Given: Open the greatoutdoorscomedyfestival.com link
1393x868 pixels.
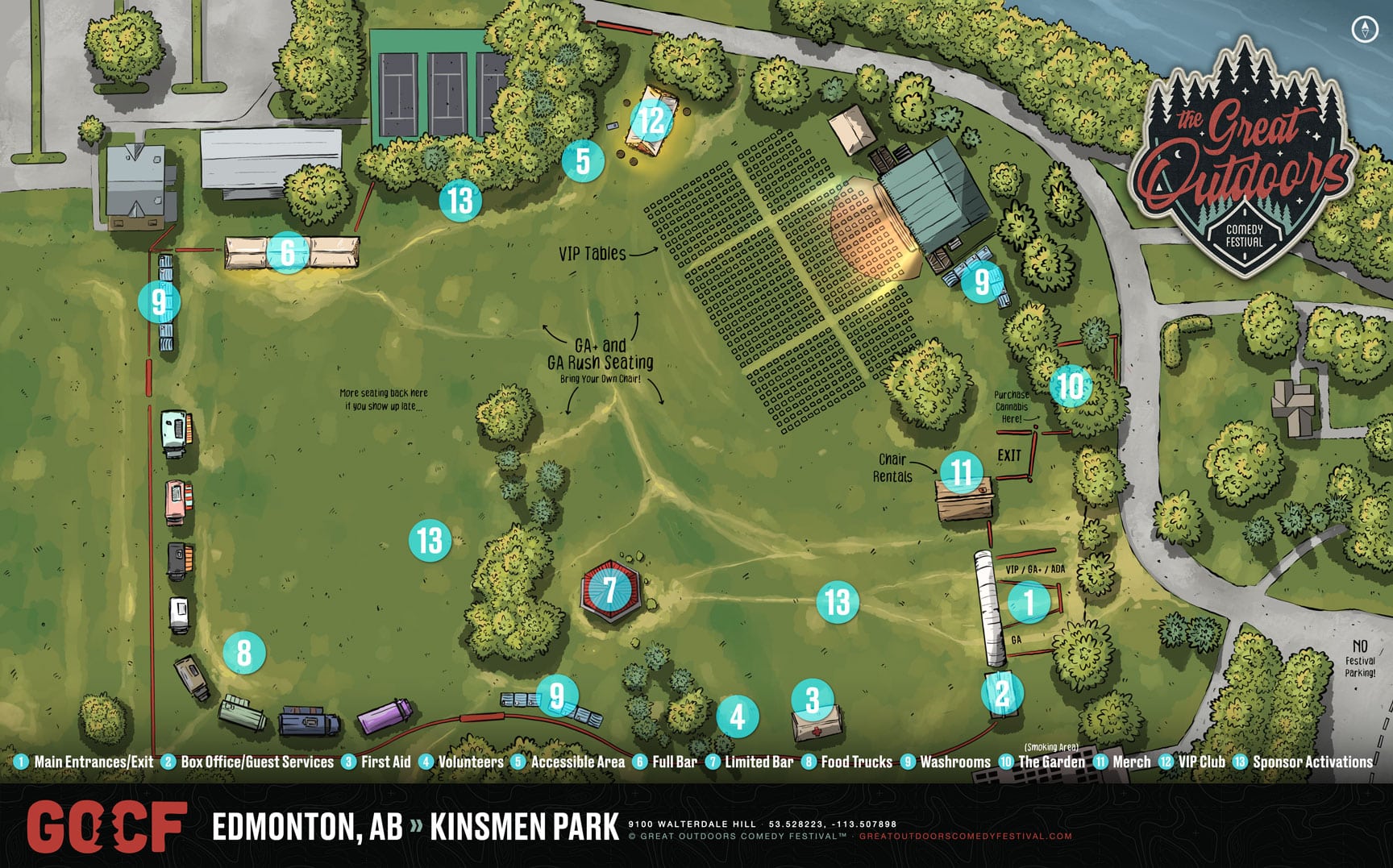Looking at the screenshot, I should pos(966,837).
